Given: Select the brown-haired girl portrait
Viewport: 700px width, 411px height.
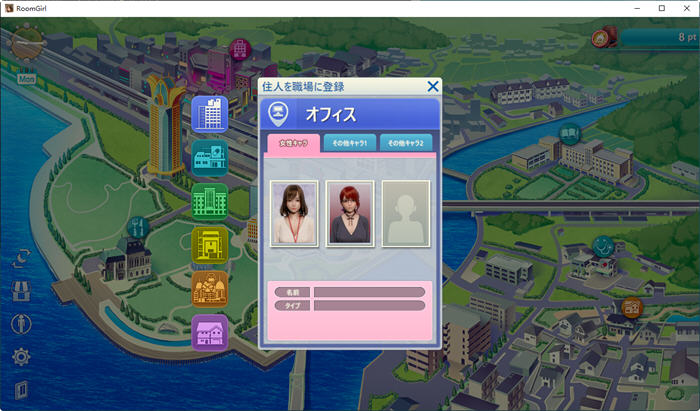Looking at the screenshot, I should 295,213.
